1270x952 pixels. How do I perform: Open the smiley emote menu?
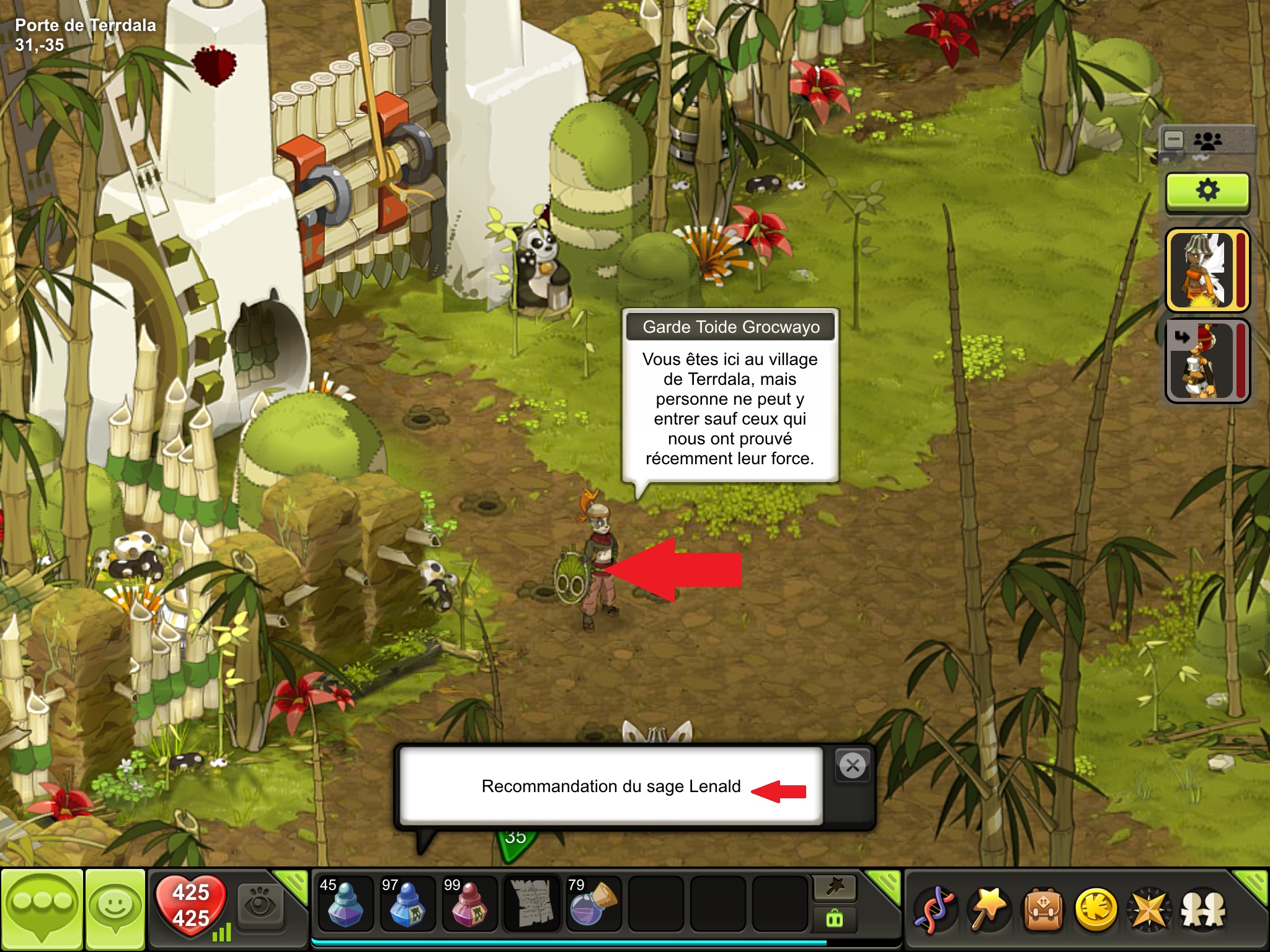pyautogui.click(x=115, y=909)
